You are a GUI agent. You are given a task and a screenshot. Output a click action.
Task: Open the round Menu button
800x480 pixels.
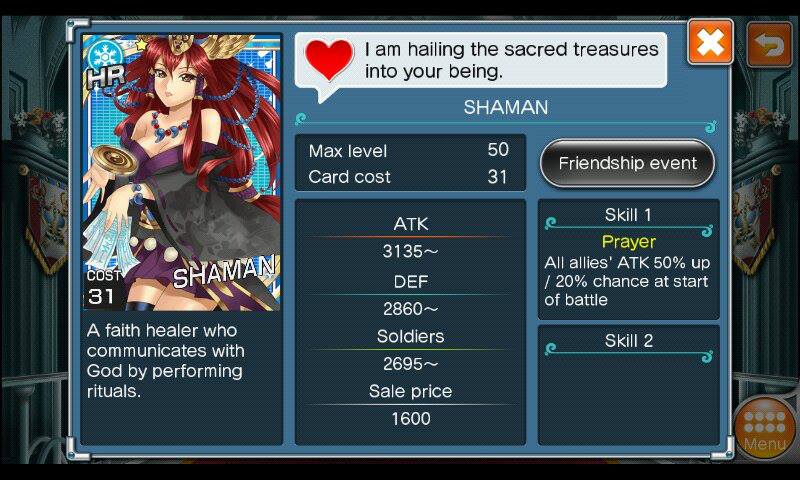point(765,427)
